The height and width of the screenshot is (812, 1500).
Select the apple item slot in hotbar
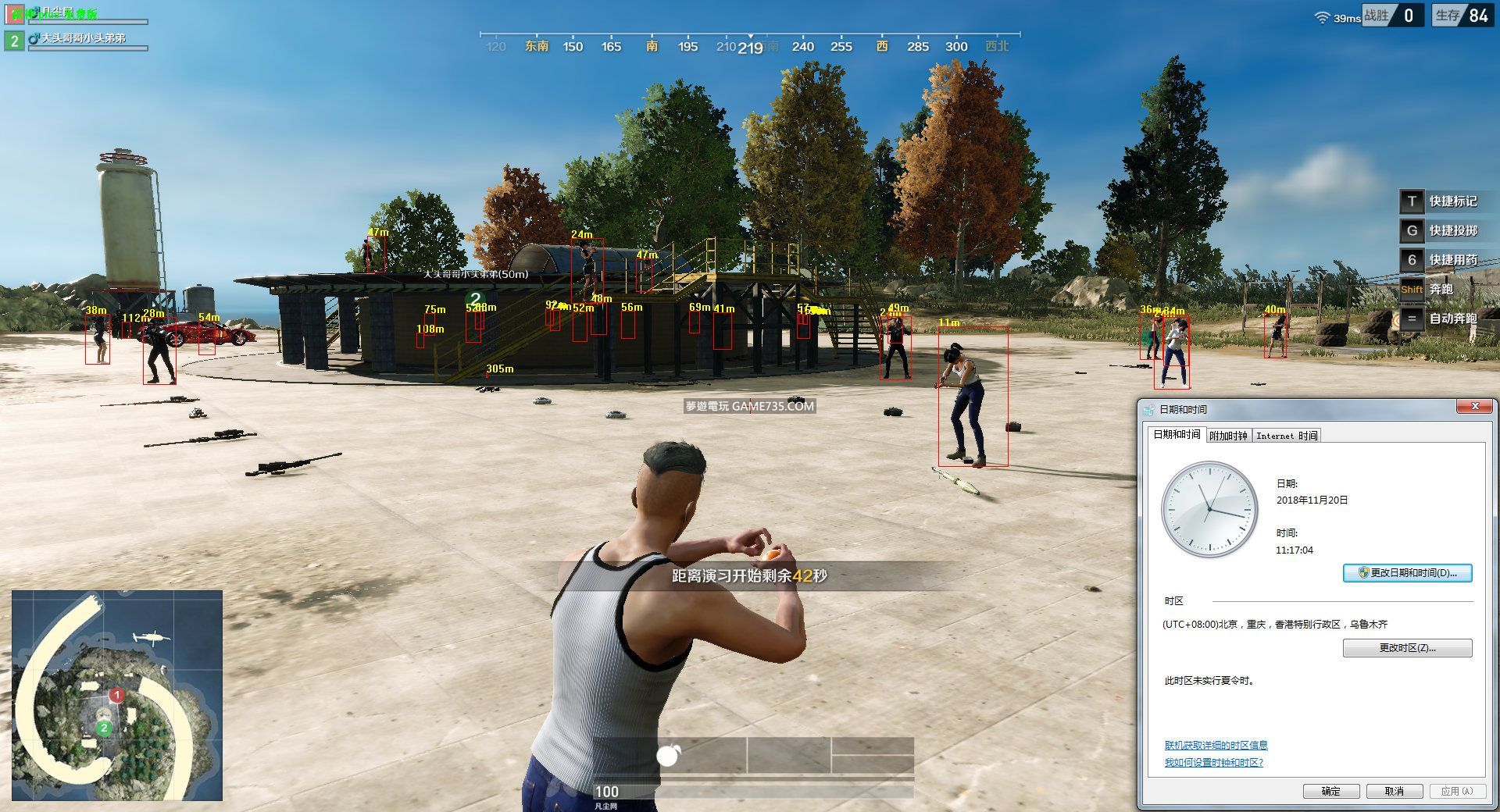(669, 755)
